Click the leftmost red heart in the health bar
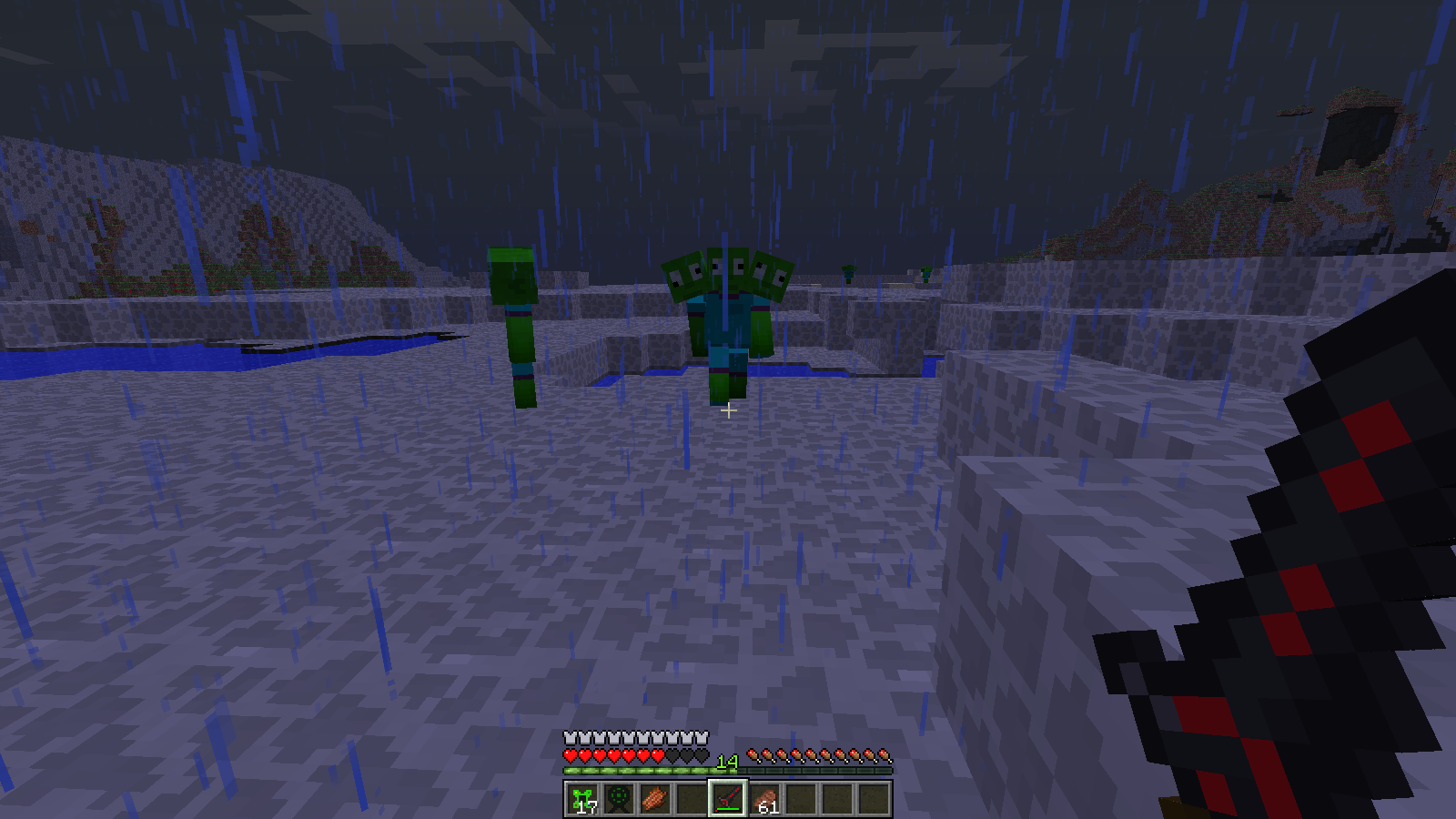Screen dimensions: 1456x819 click(571, 756)
